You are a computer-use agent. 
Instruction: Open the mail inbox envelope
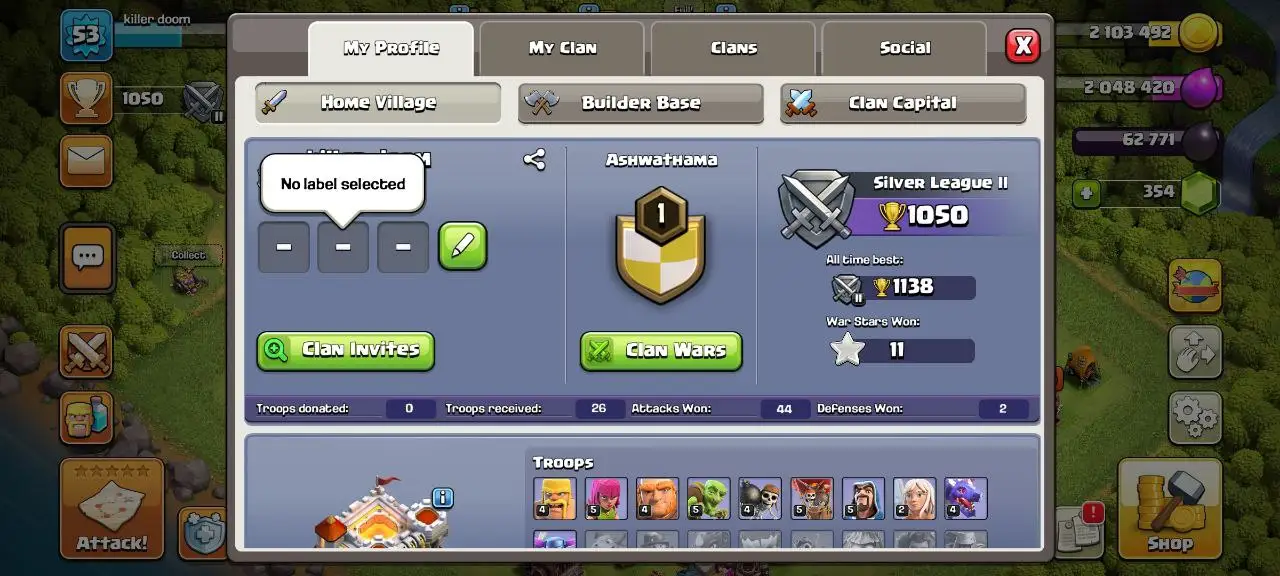point(86,161)
